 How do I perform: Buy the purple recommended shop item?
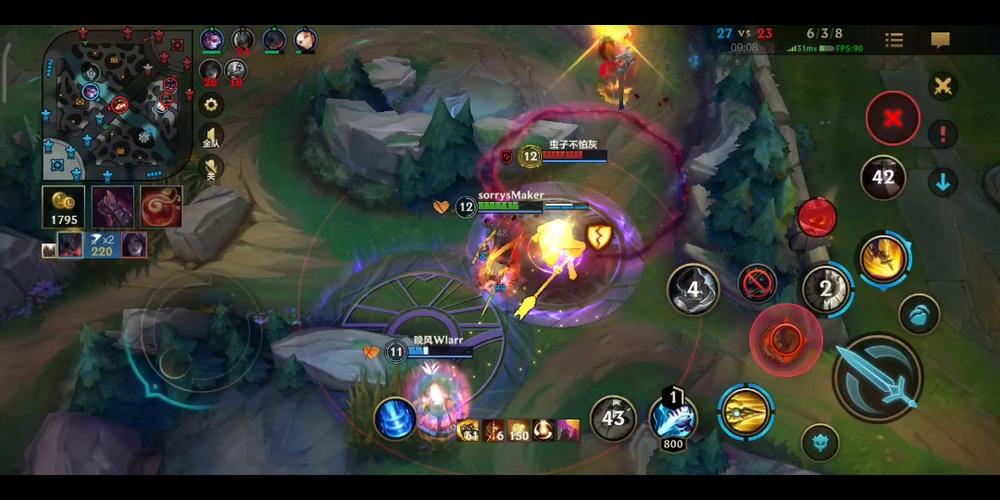113,207
